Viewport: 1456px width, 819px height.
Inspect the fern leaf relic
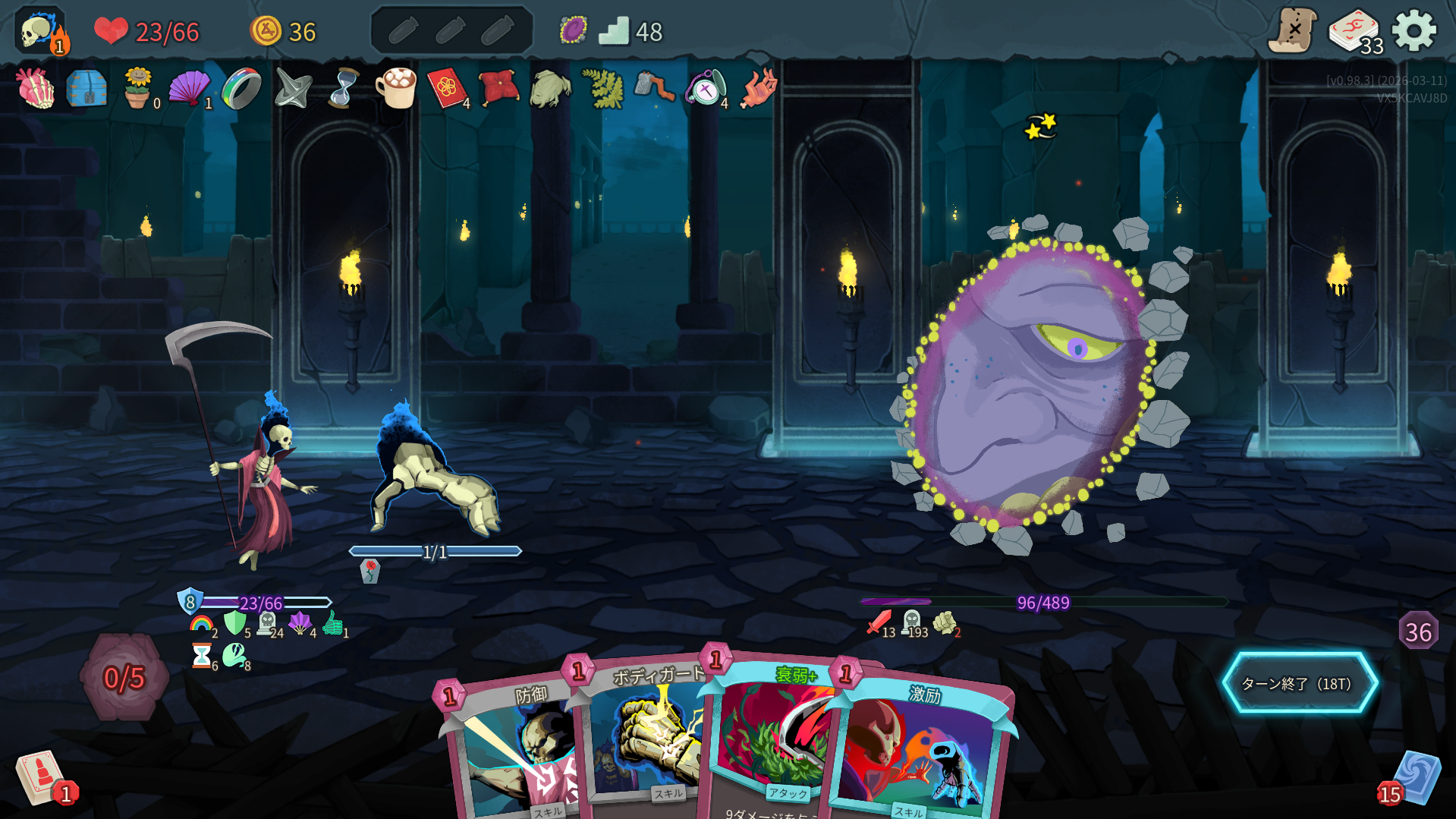click(x=602, y=88)
